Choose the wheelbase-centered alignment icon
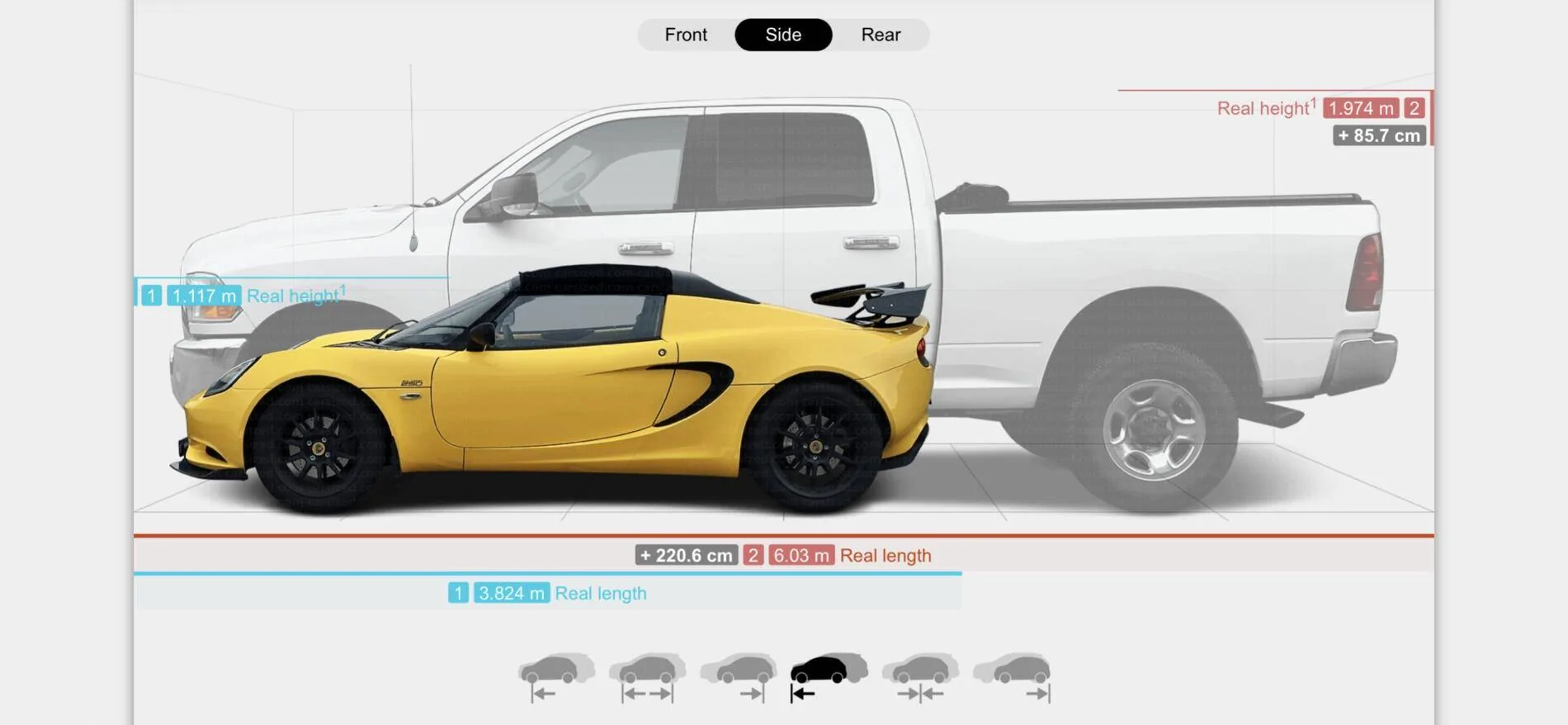1568x725 pixels. click(647, 678)
